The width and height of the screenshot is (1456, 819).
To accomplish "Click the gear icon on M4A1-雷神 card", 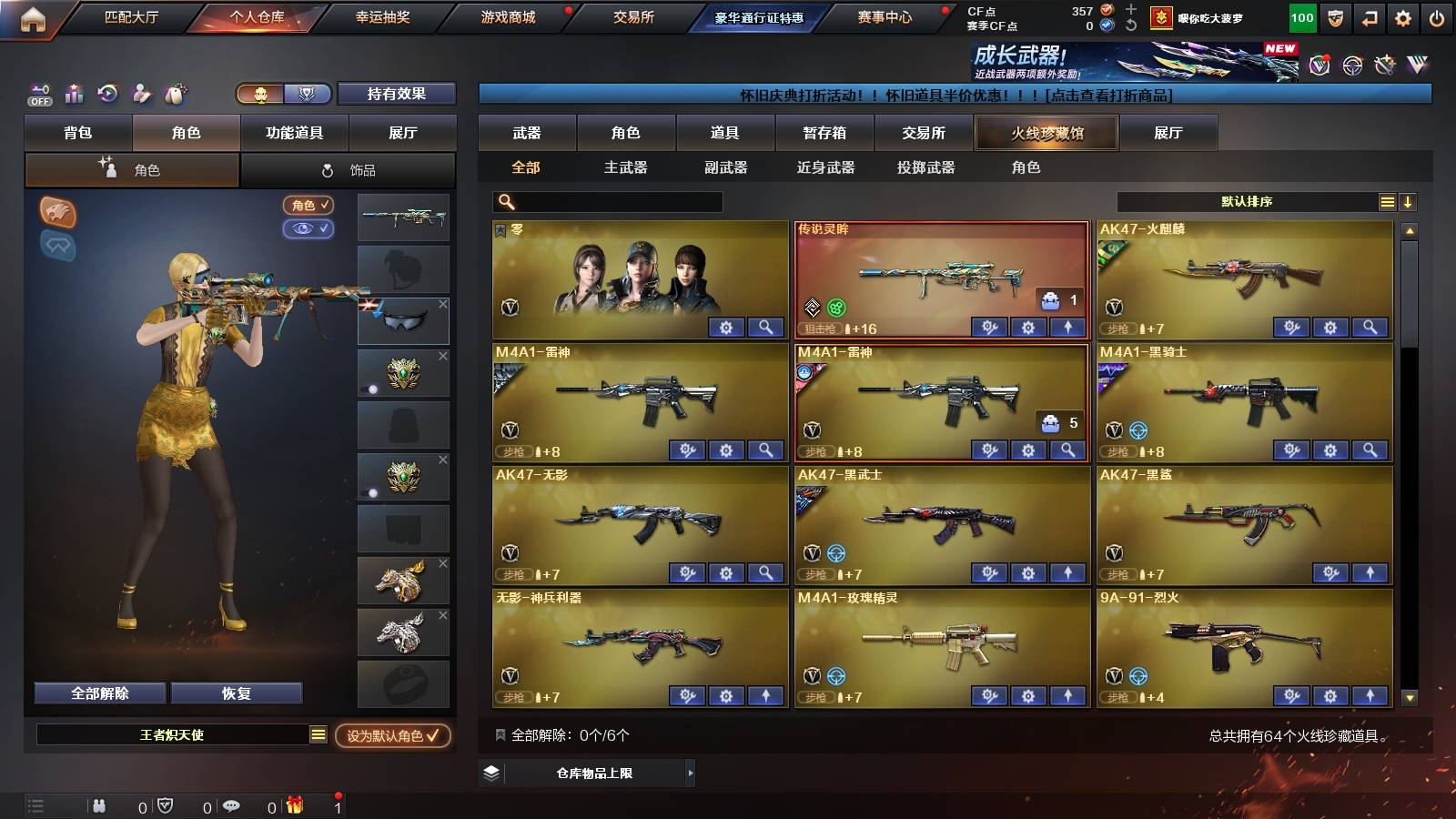I will (x=725, y=450).
